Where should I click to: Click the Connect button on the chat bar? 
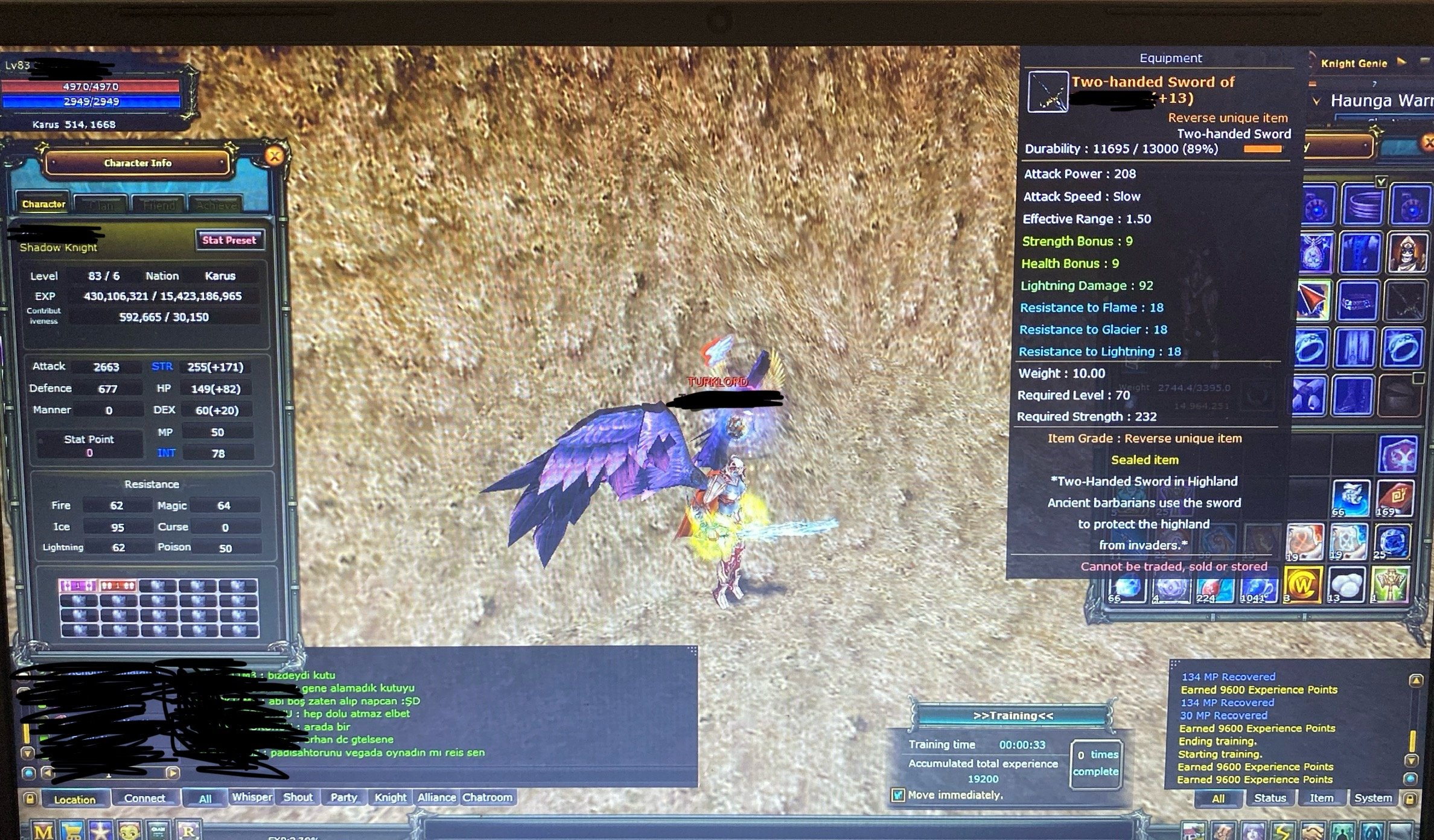146,798
